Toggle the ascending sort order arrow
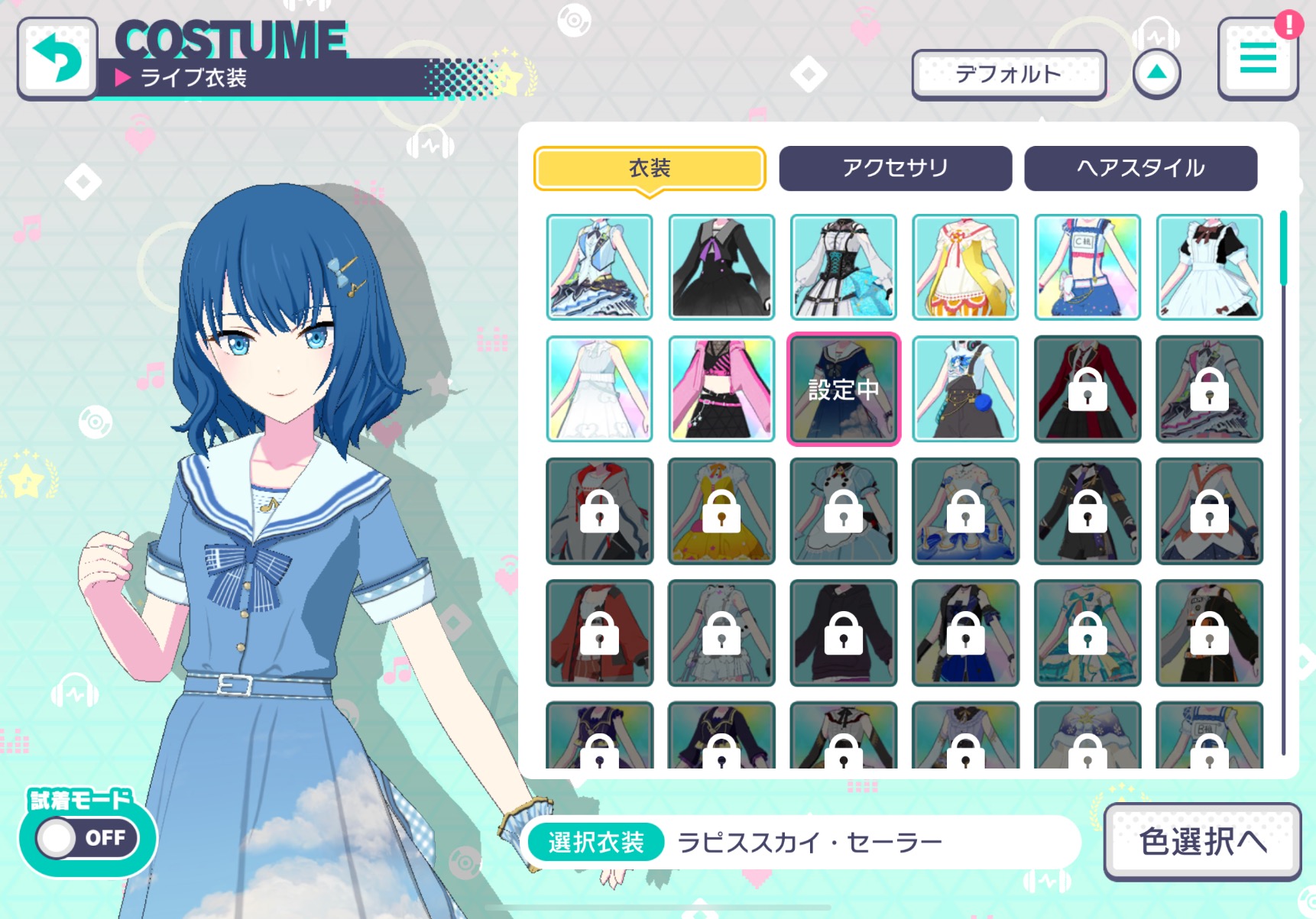The width and height of the screenshot is (1316, 919). (1156, 73)
